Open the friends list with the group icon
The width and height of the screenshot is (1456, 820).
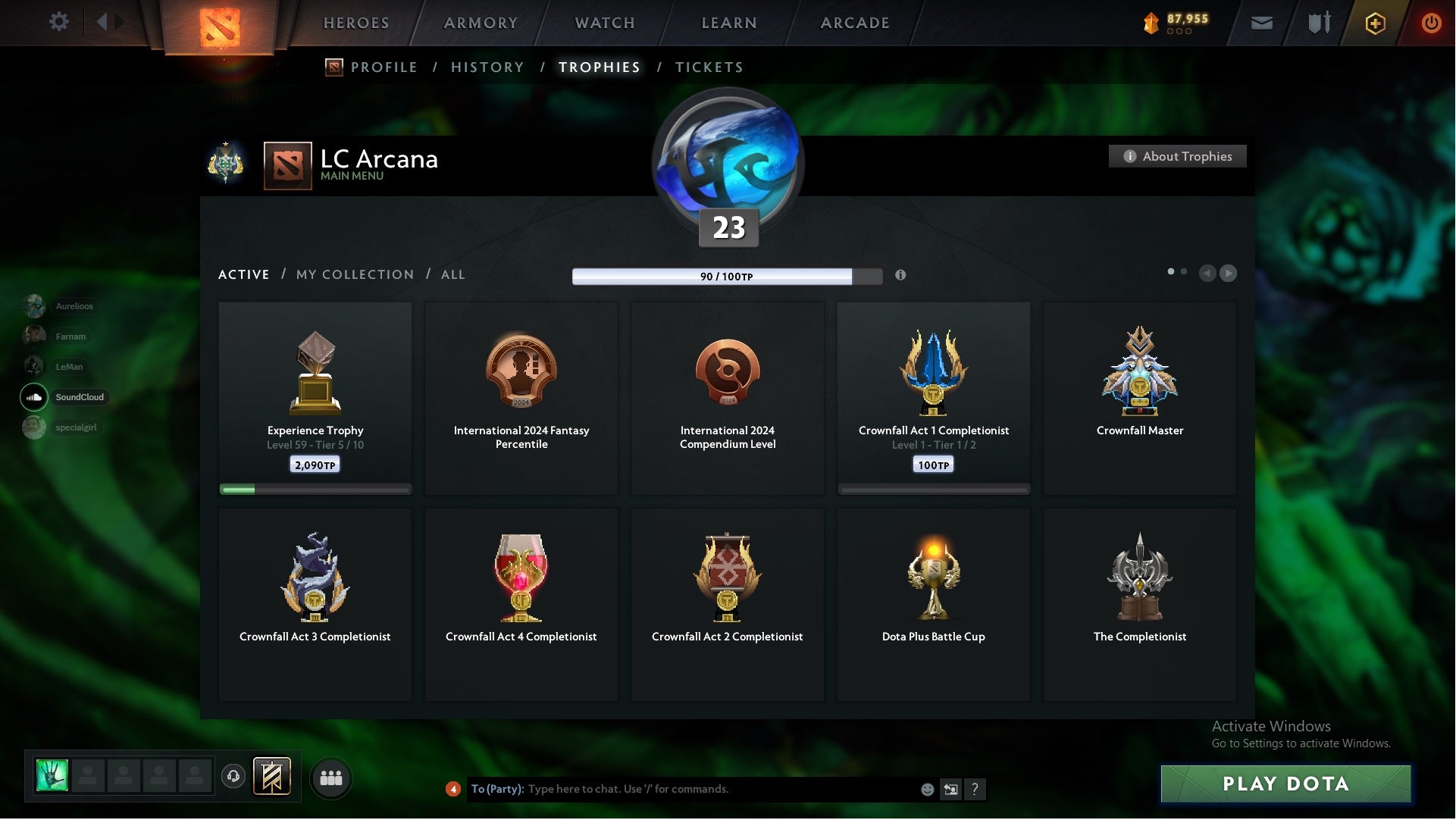(x=330, y=777)
